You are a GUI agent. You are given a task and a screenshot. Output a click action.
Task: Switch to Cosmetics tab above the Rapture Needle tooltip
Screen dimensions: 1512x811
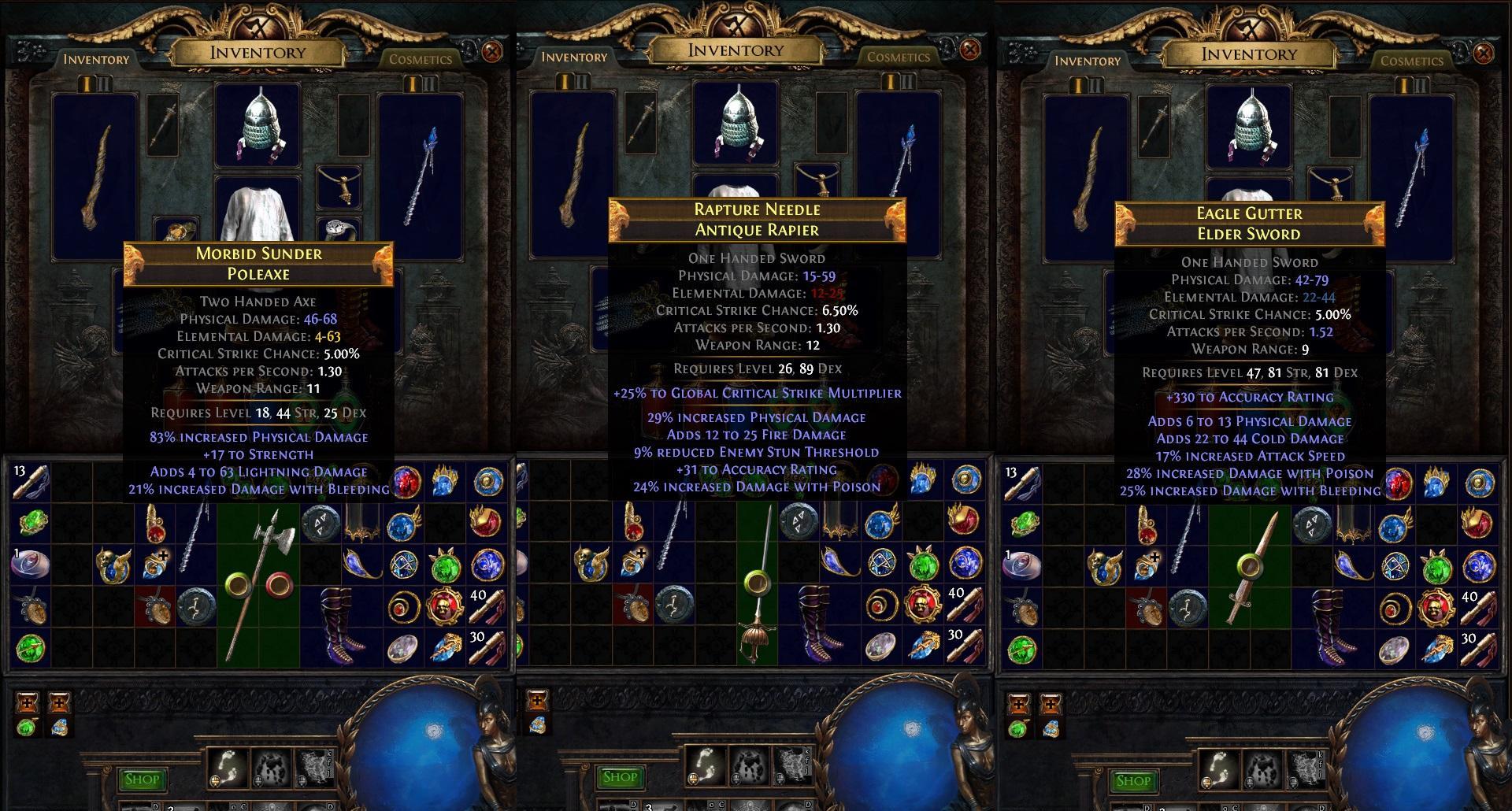(x=899, y=57)
